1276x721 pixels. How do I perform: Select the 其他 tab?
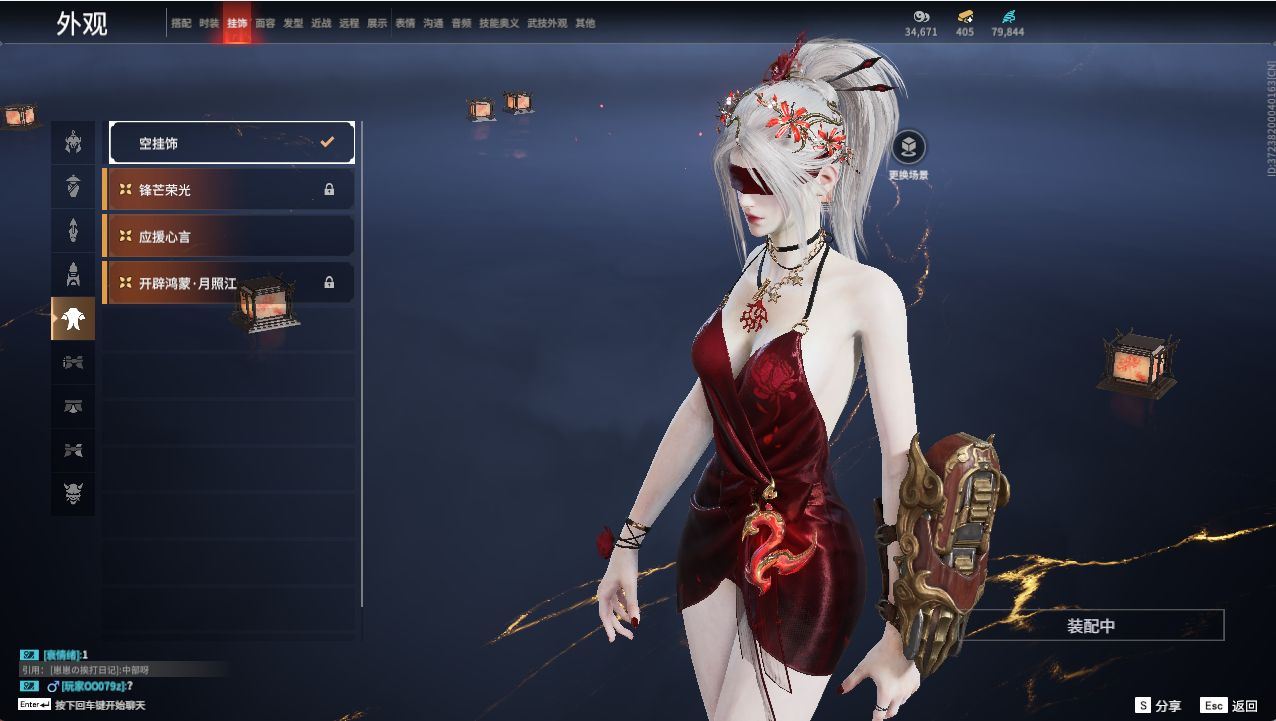(585, 23)
